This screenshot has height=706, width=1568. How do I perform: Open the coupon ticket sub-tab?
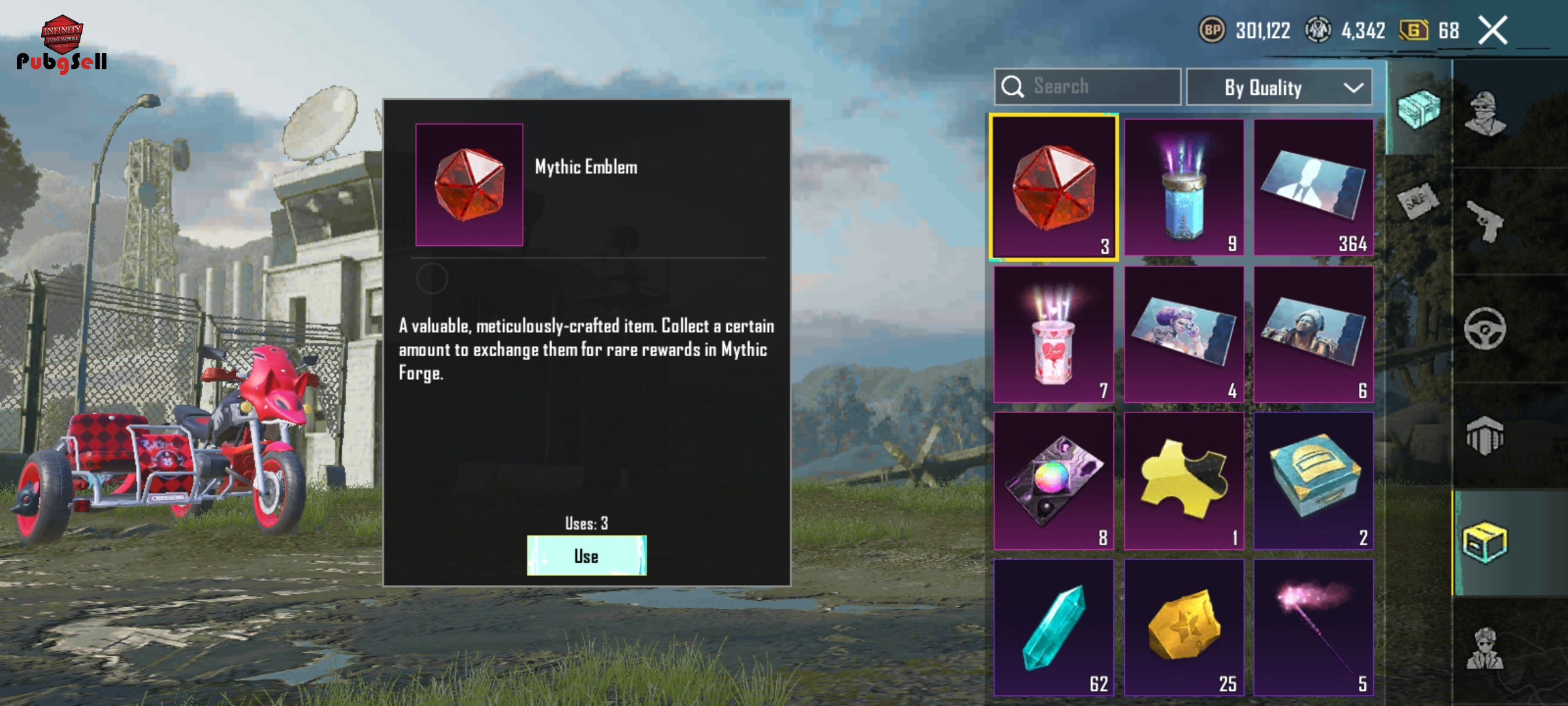coord(1418,201)
